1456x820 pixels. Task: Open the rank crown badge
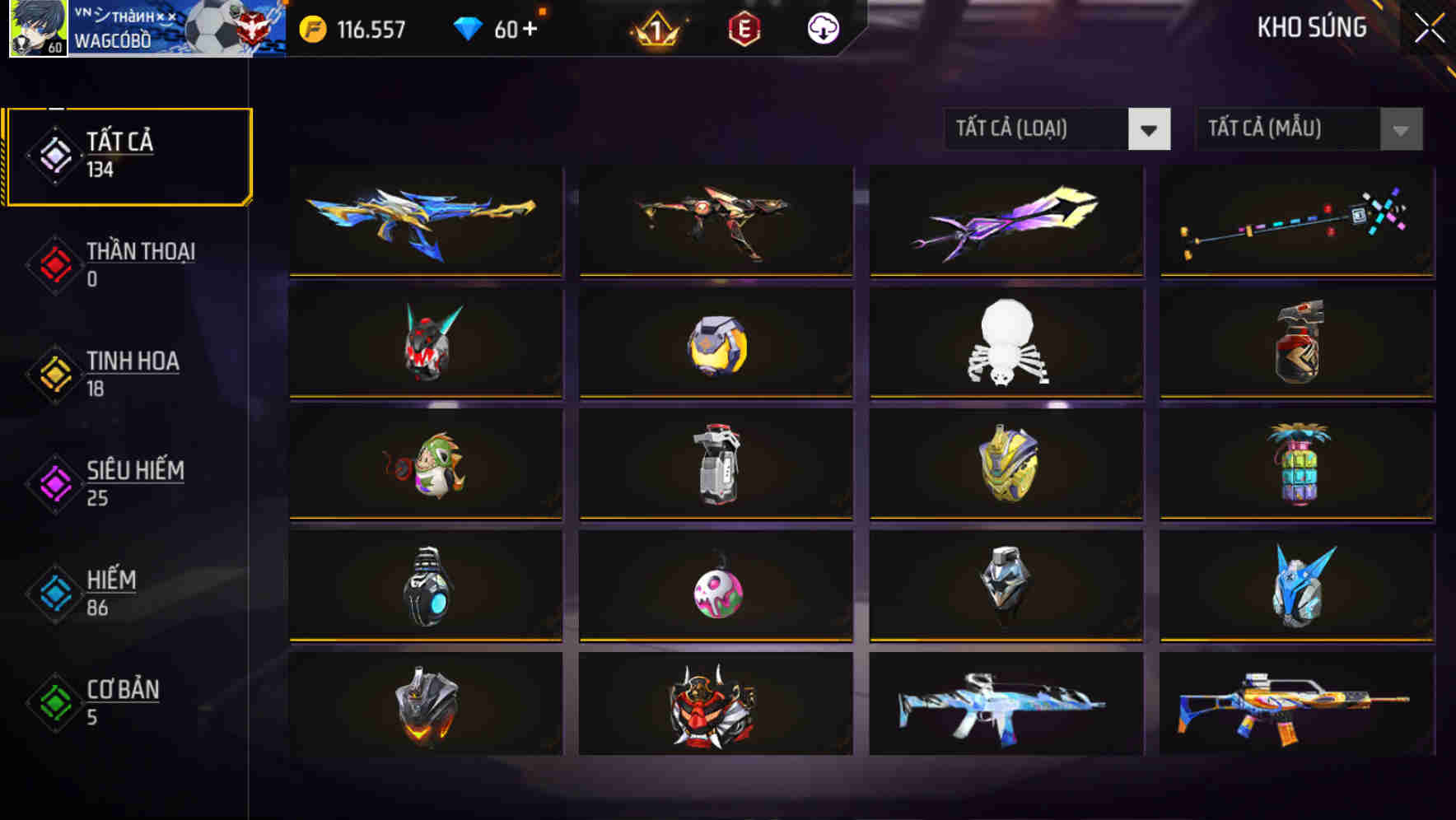tap(659, 30)
